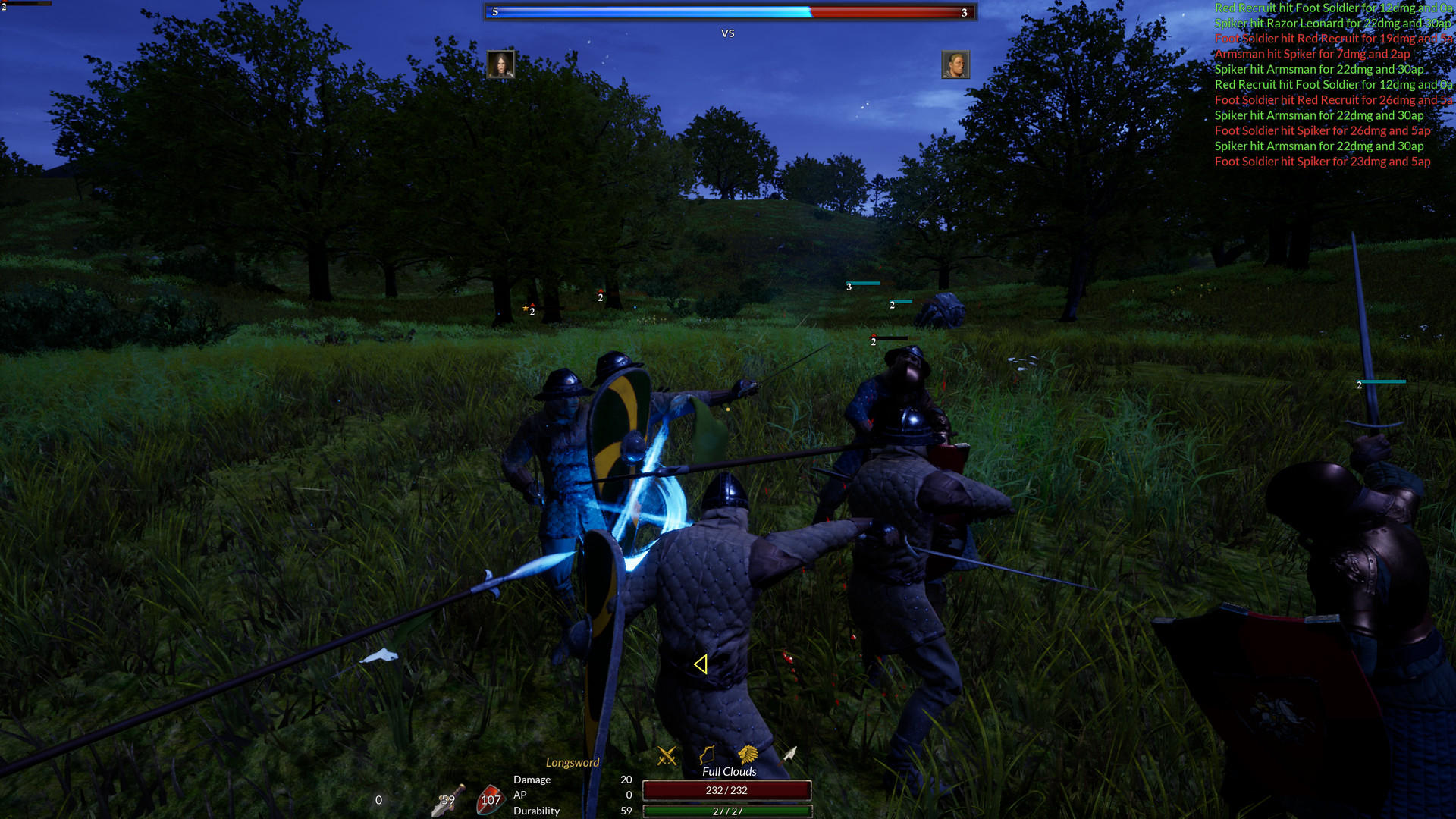Select the VS score tab at top
Viewport: 1456px width, 819px height.
click(x=728, y=33)
